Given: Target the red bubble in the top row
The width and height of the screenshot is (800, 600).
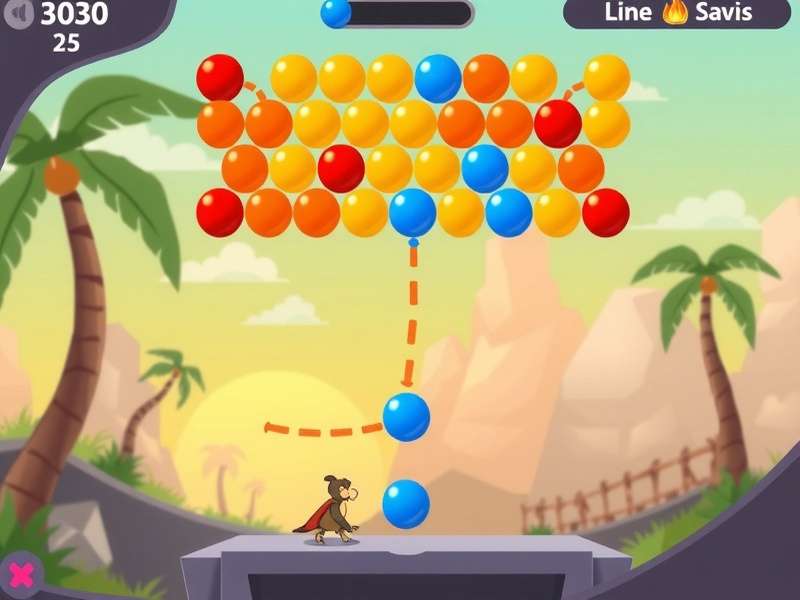Looking at the screenshot, I should [220, 78].
